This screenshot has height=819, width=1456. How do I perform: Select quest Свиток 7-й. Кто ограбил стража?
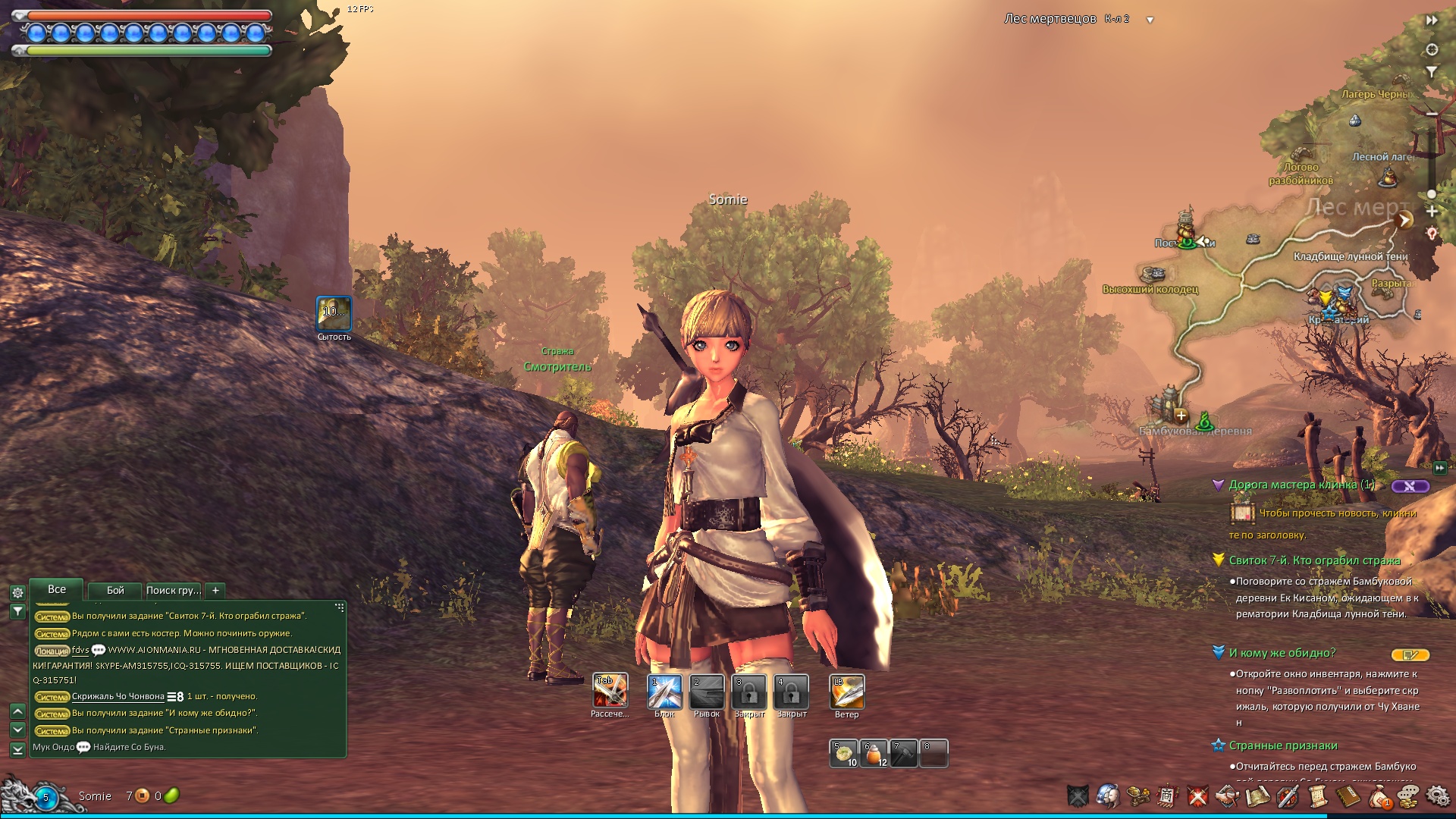[1314, 560]
